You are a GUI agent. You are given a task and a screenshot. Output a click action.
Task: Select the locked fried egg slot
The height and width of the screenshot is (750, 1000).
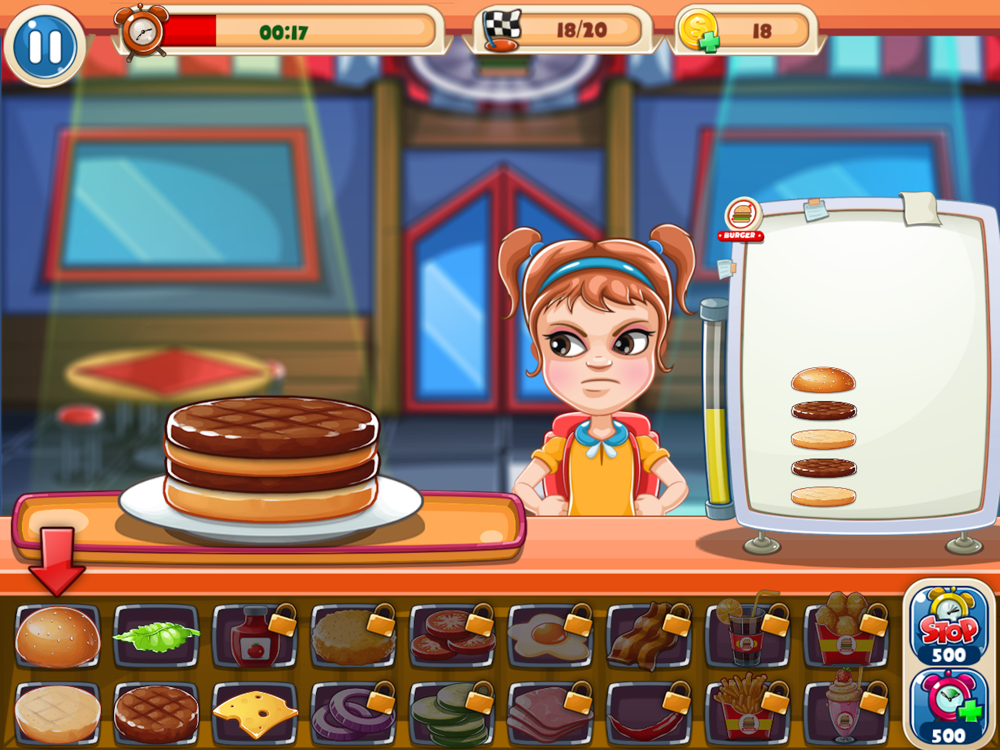[550, 637]
